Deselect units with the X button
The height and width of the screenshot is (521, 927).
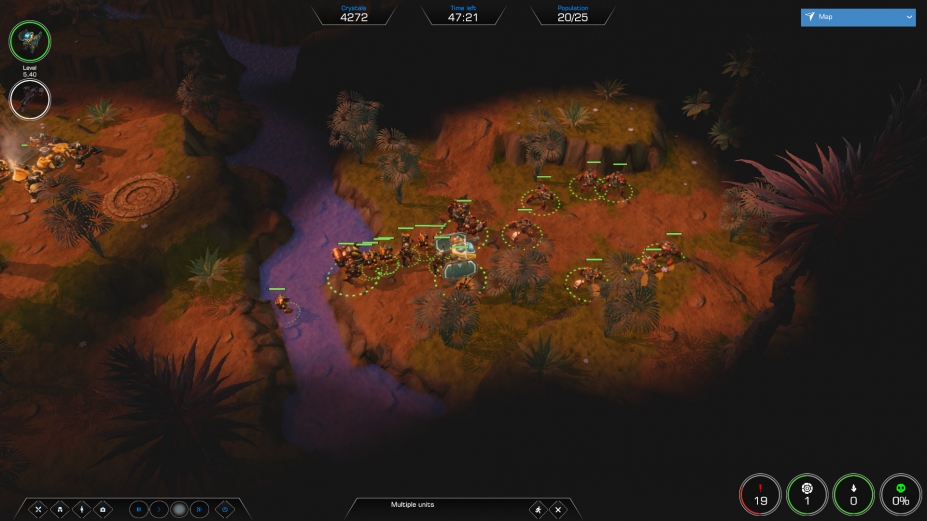(x=558, y=509)
